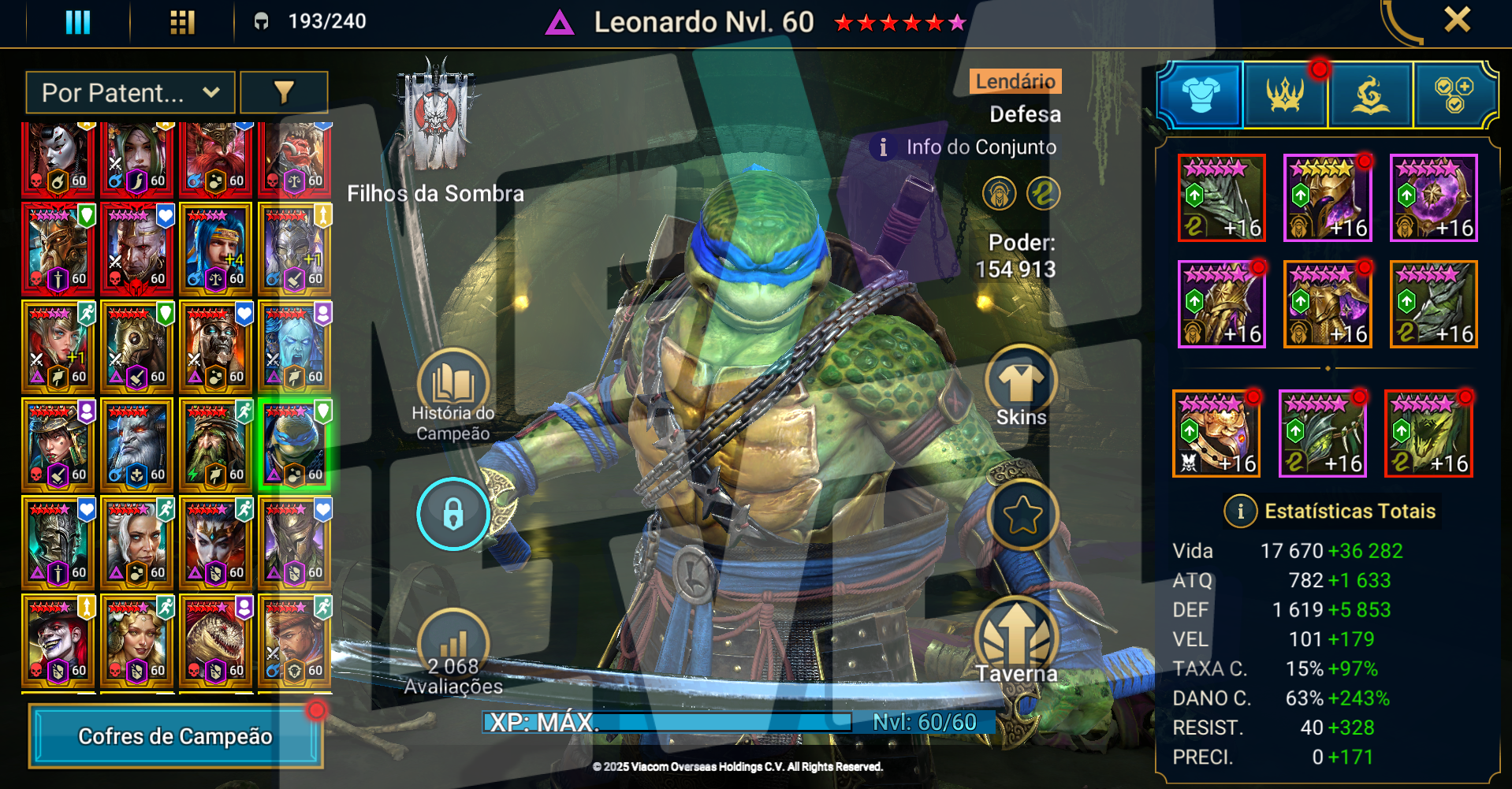Screen dimensions: 1512x789
Task: Go to the Taverna
Action: click(1017, 642)
